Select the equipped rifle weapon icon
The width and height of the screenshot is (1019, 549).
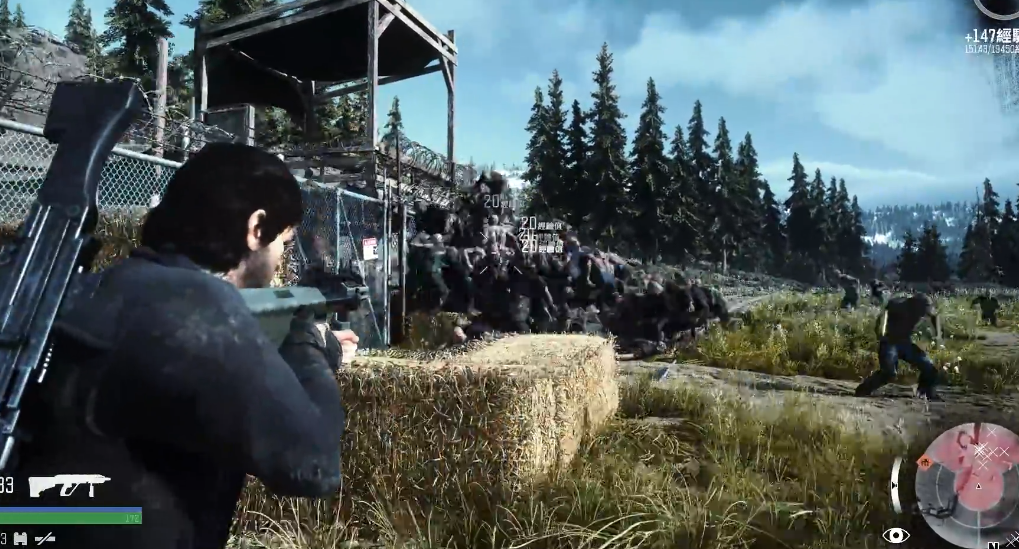pyautogui.click(x=68, y=486)
